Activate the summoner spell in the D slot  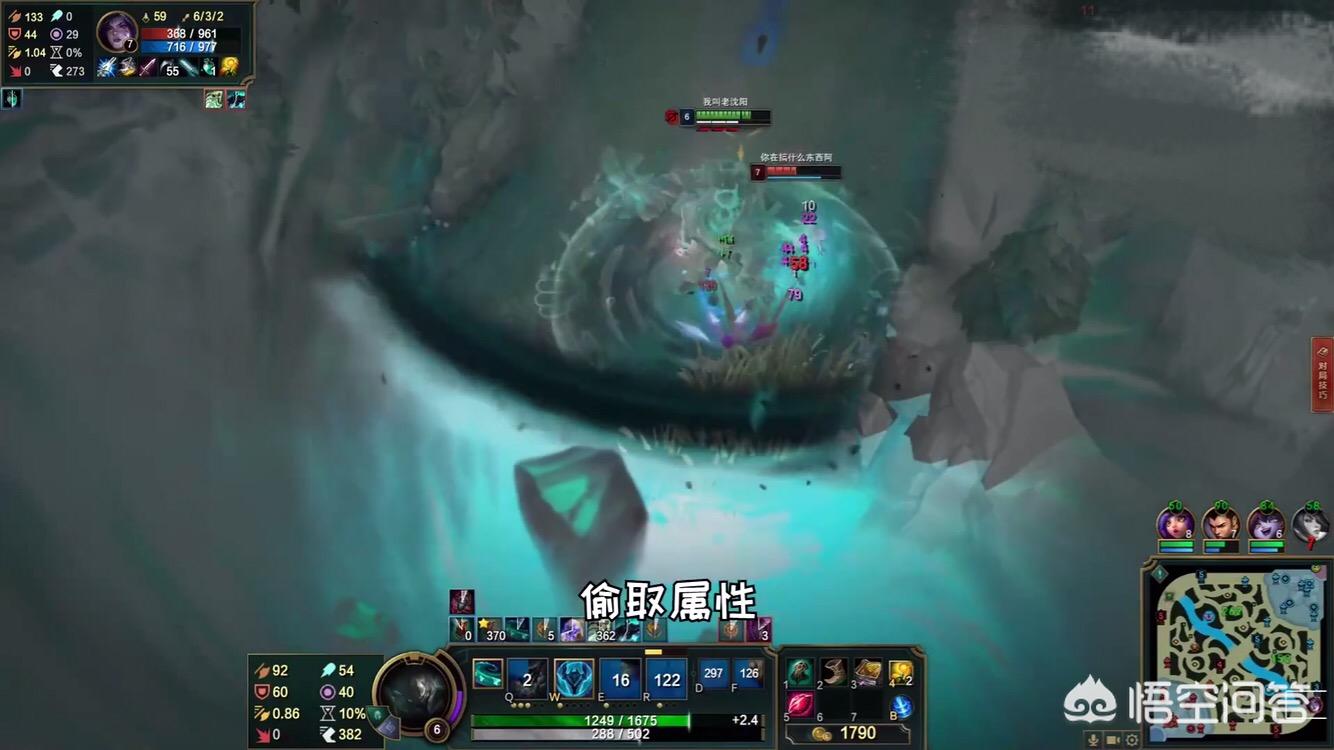coord(712,673)
